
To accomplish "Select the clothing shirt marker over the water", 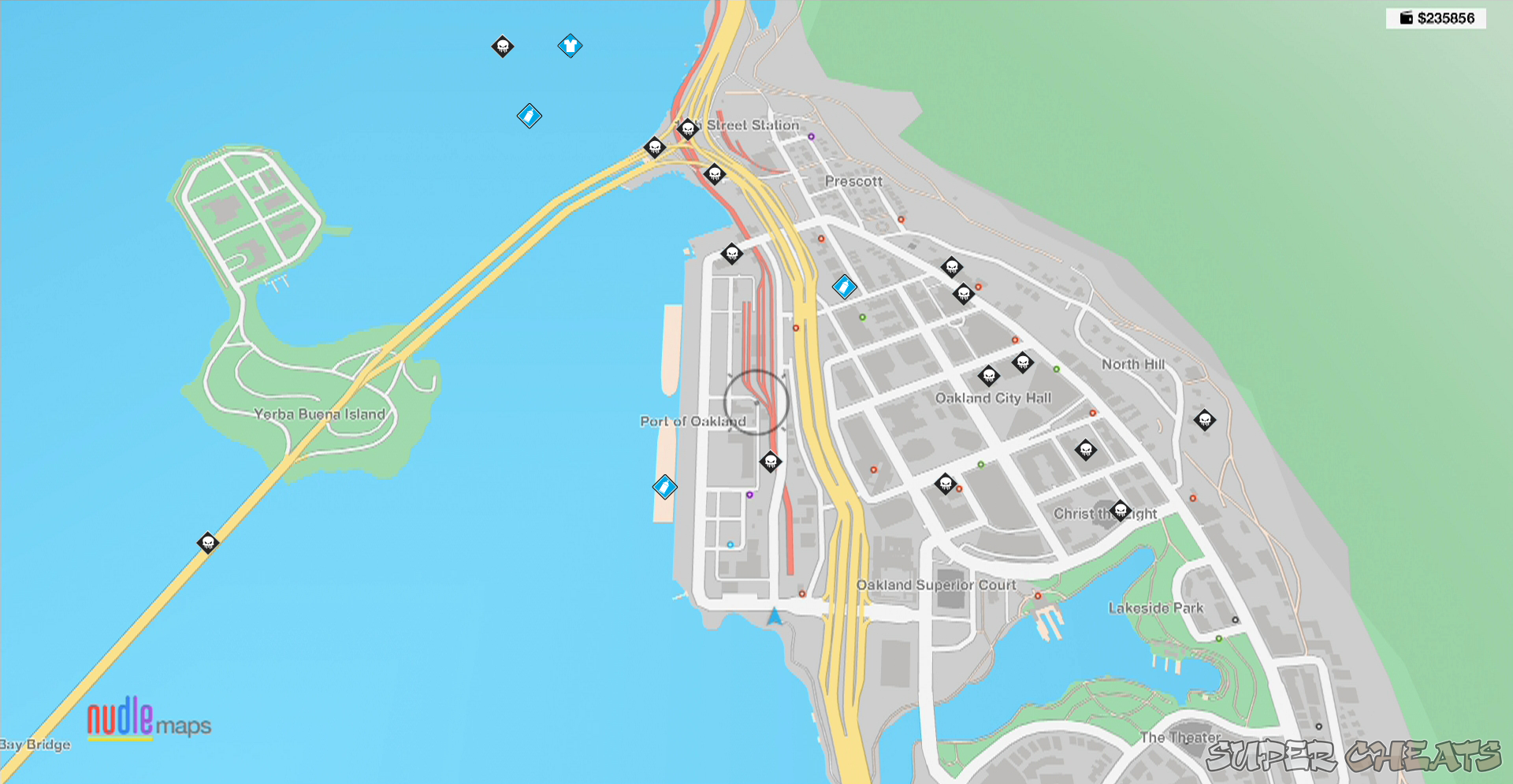I will tap(570, 46).
